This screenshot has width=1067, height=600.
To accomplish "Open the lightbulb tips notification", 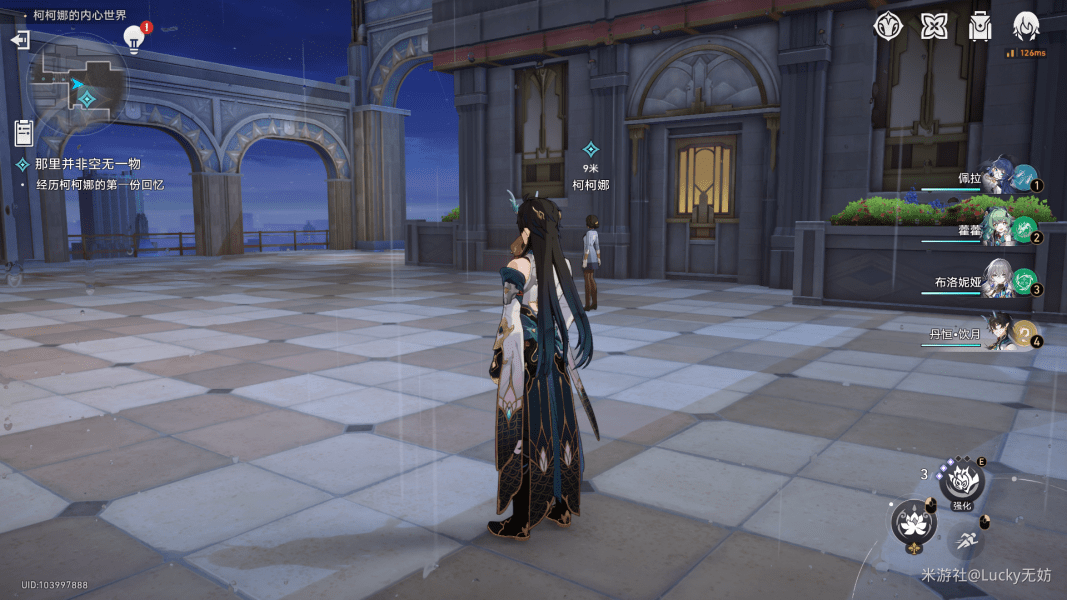I will click(134, 37).
